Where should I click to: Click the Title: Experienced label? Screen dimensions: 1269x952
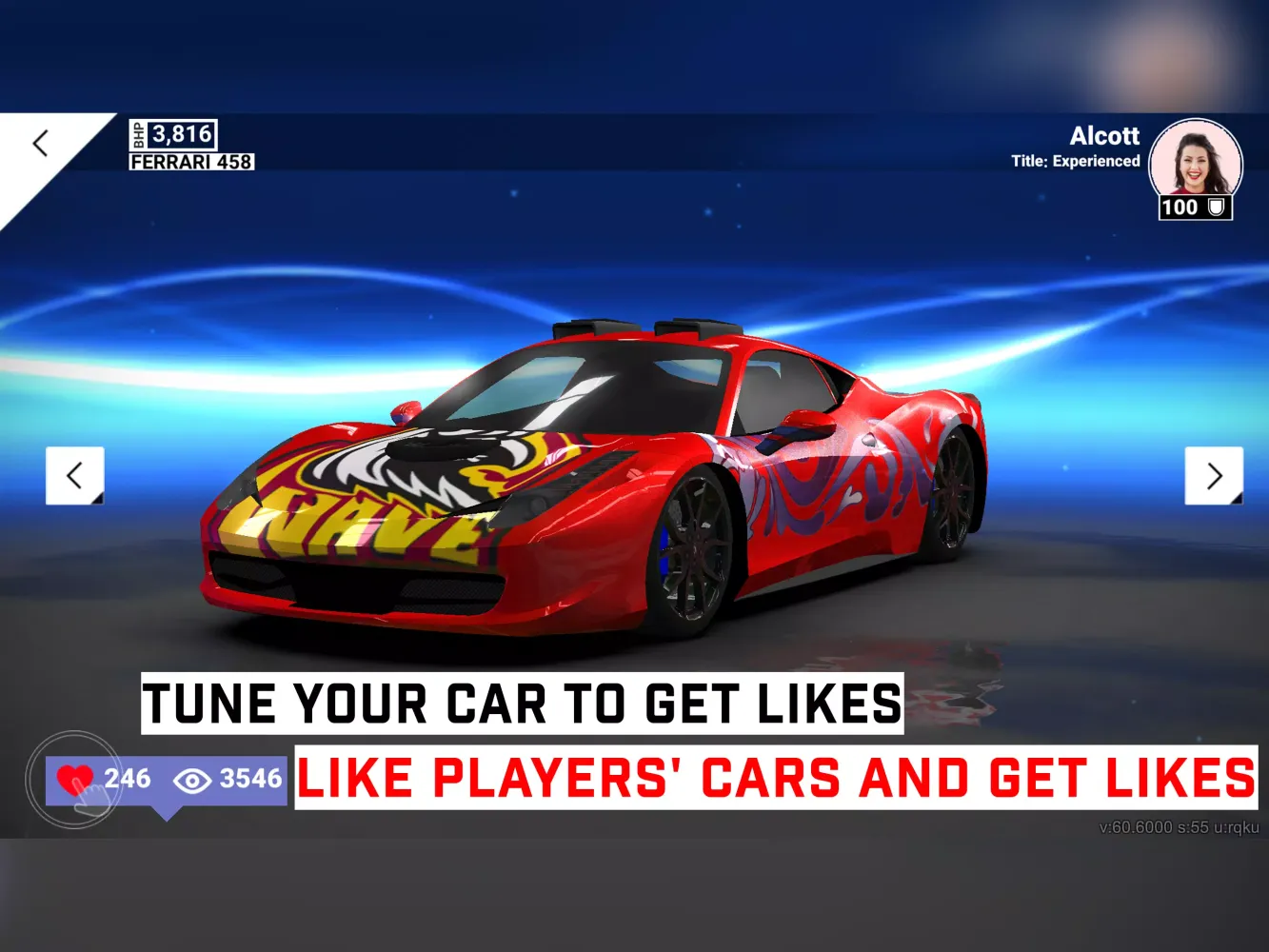(x=1077, y=161)
